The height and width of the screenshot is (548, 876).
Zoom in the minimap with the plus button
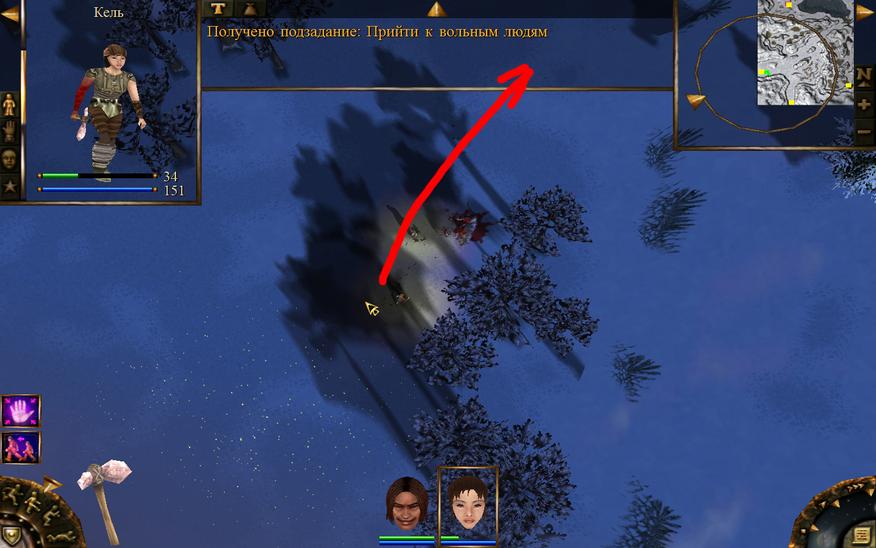pos(864,104)
